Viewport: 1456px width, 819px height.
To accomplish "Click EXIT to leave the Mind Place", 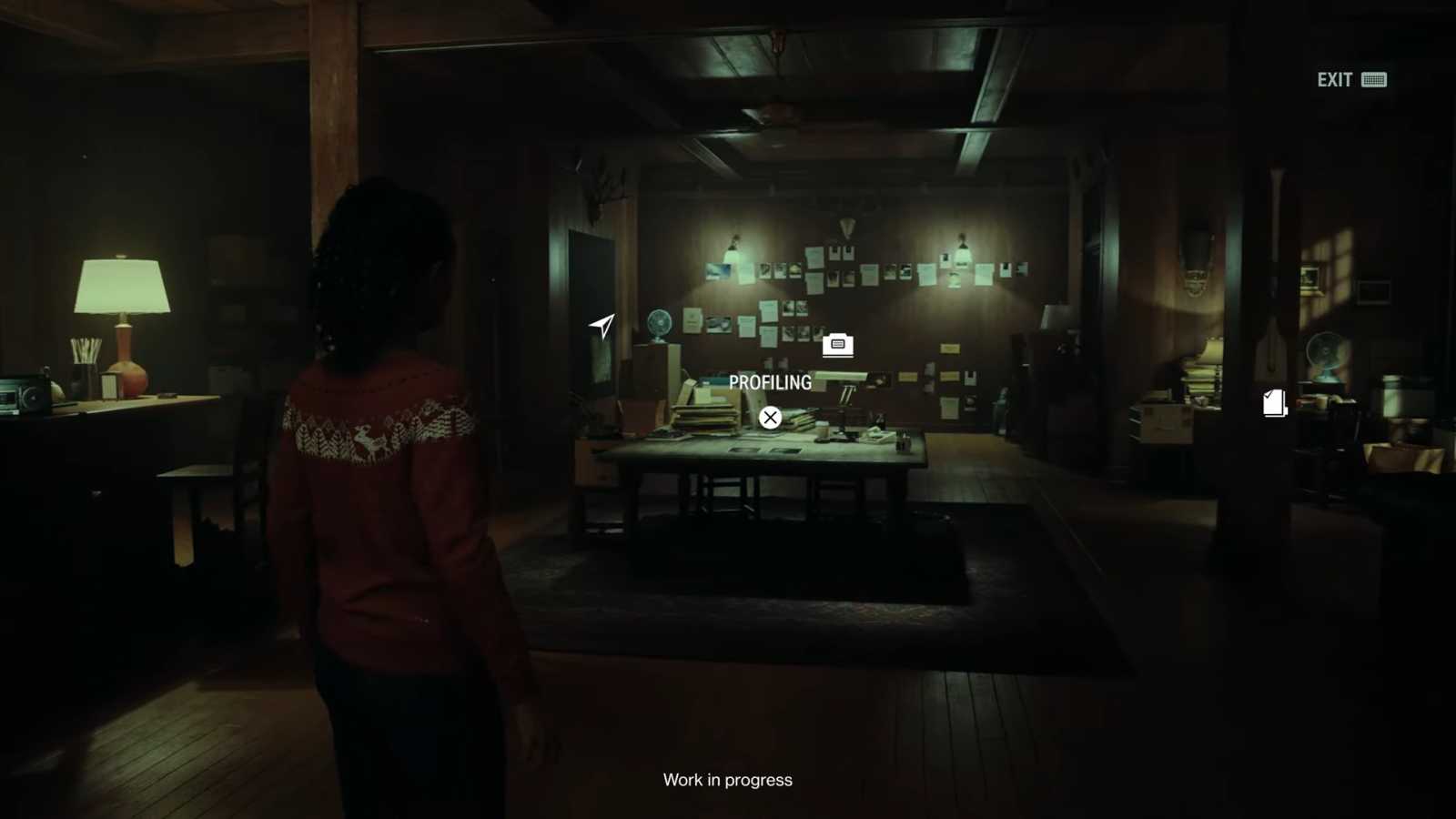I will point(1334,80).
